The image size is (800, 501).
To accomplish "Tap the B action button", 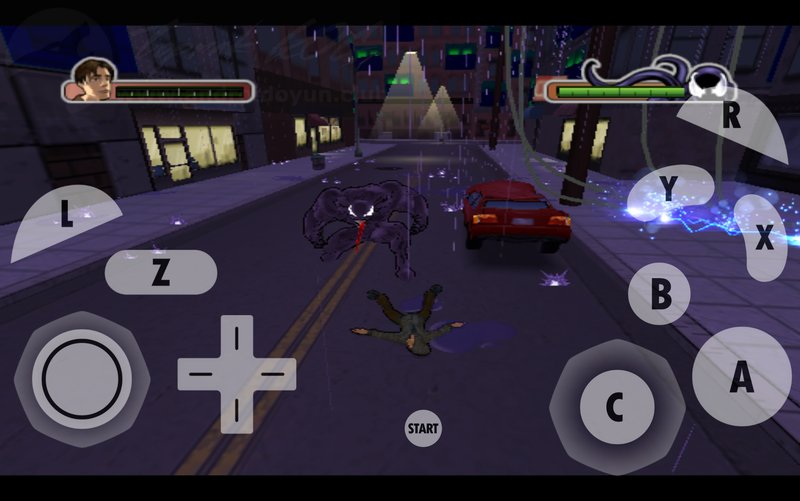I will pos(660,294).
